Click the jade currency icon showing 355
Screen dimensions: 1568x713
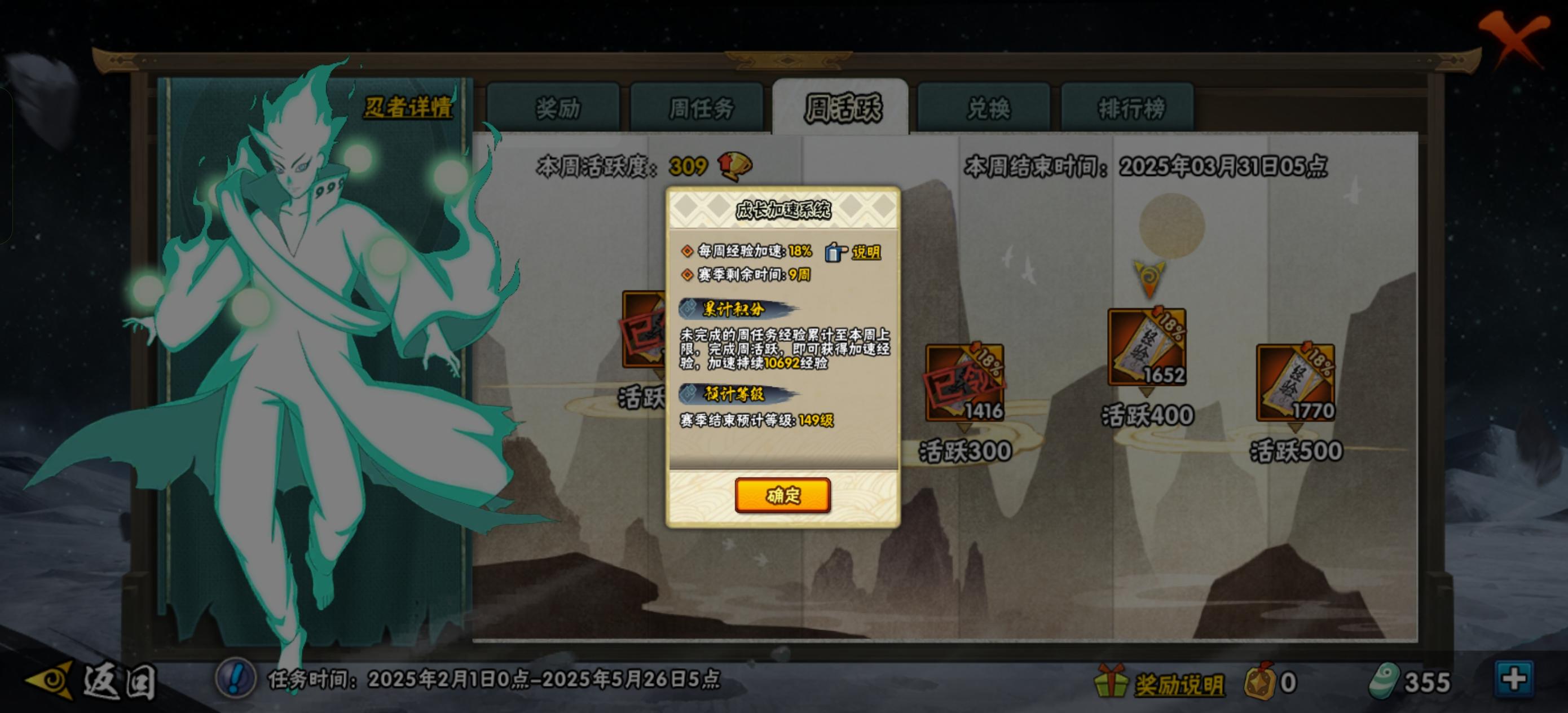coord(1382,681)
